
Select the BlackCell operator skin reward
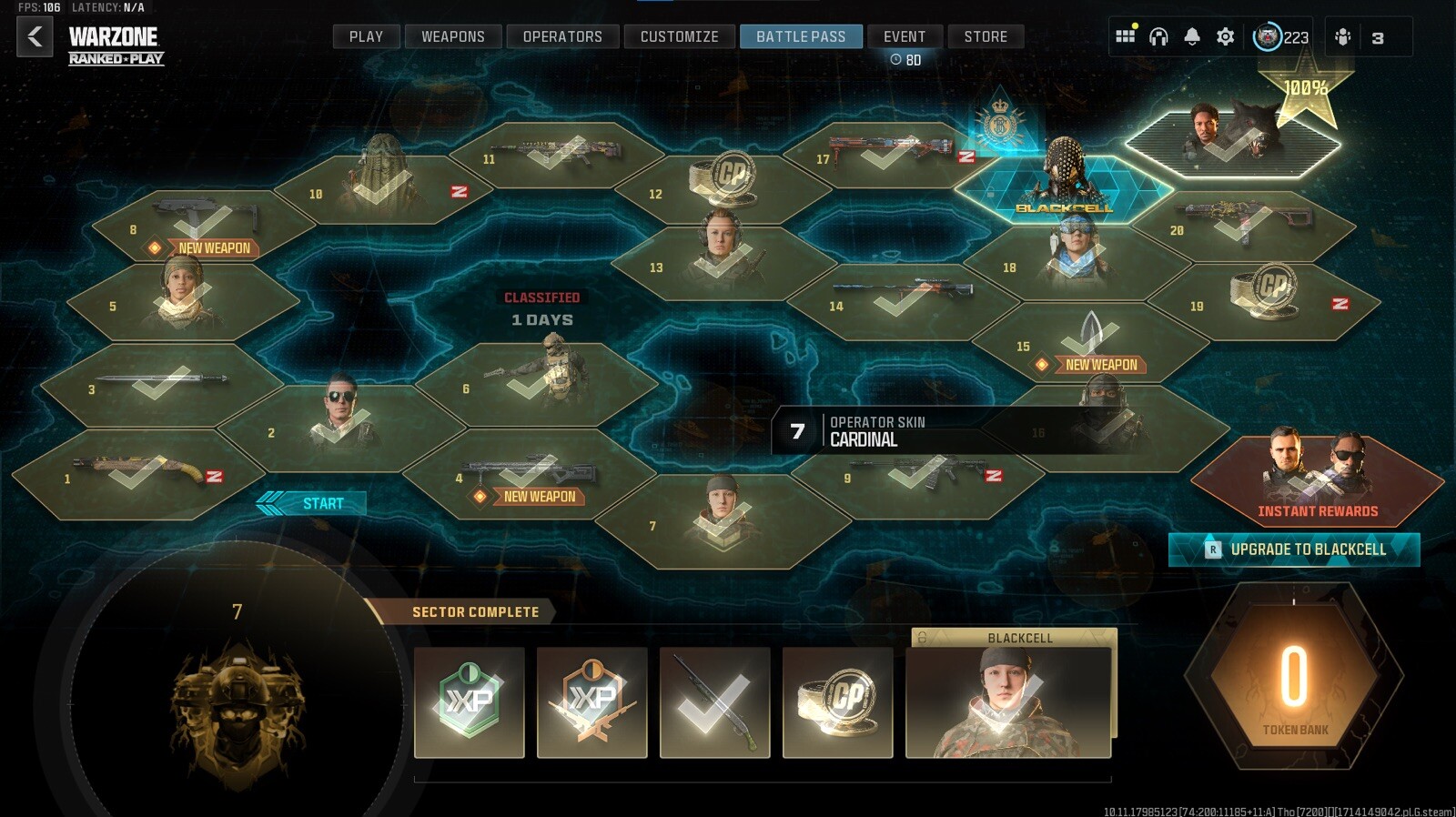tap(1008, 702)
